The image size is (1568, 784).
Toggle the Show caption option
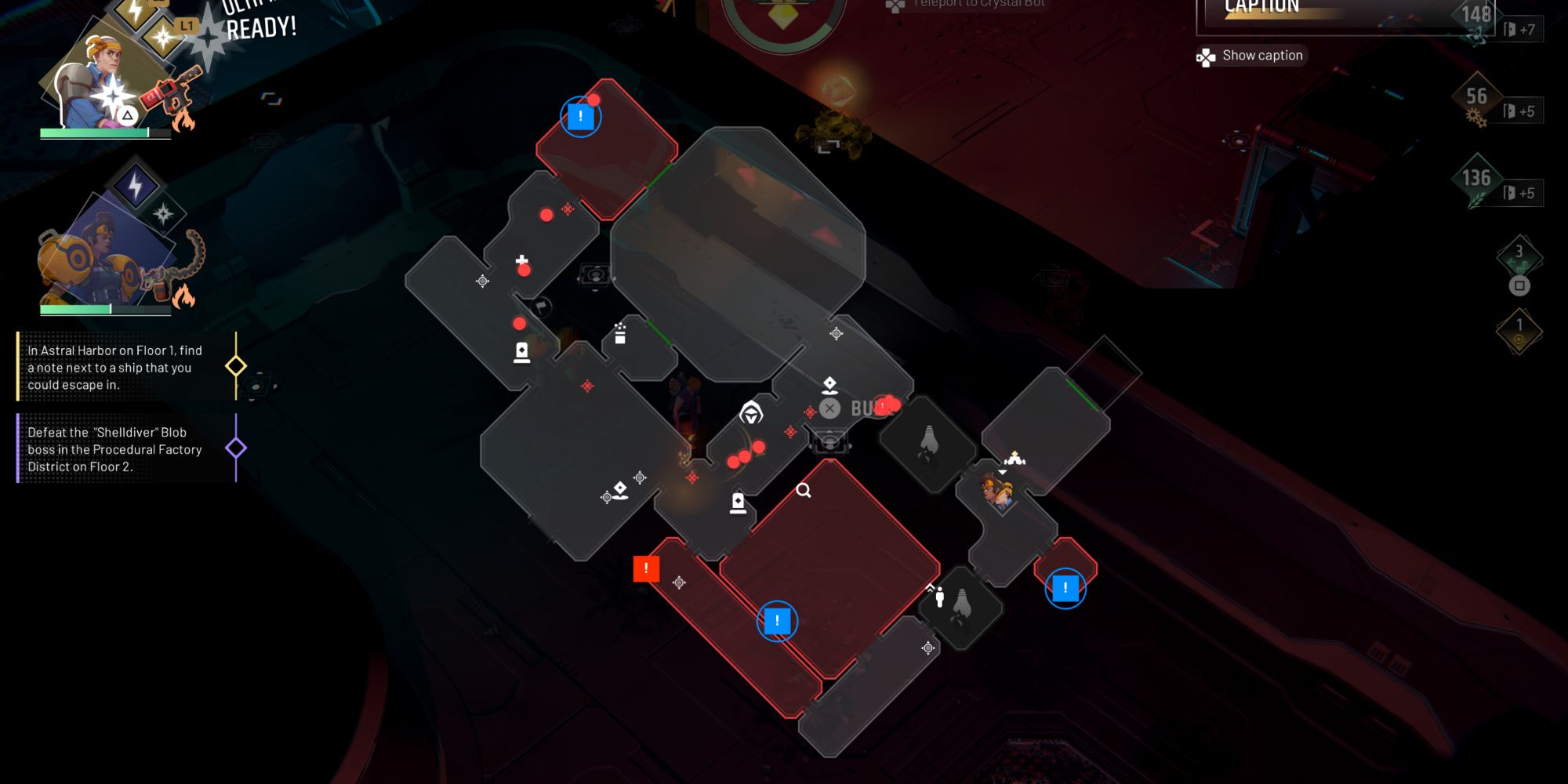1250,55
